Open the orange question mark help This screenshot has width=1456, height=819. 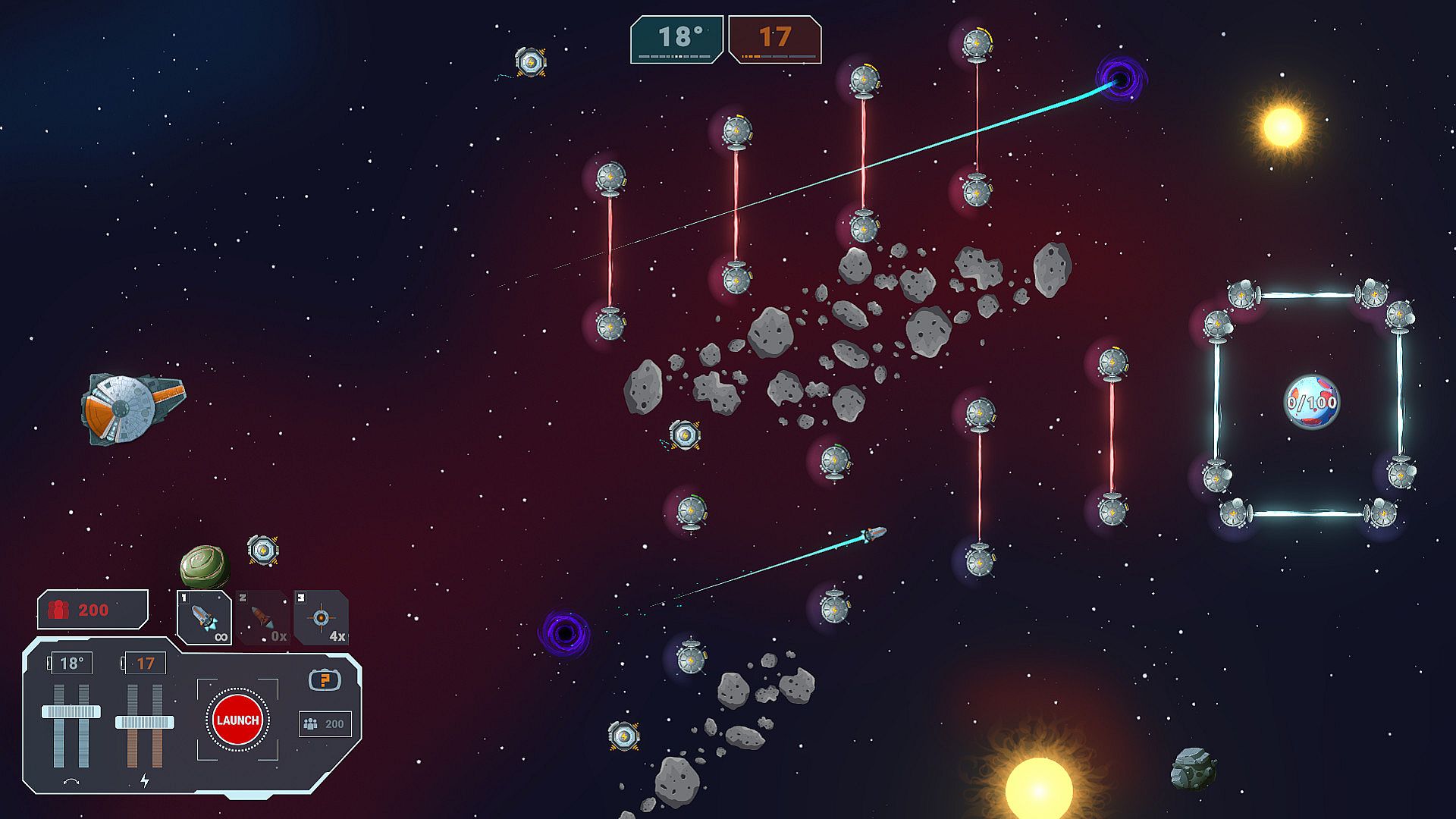[325, 679]
